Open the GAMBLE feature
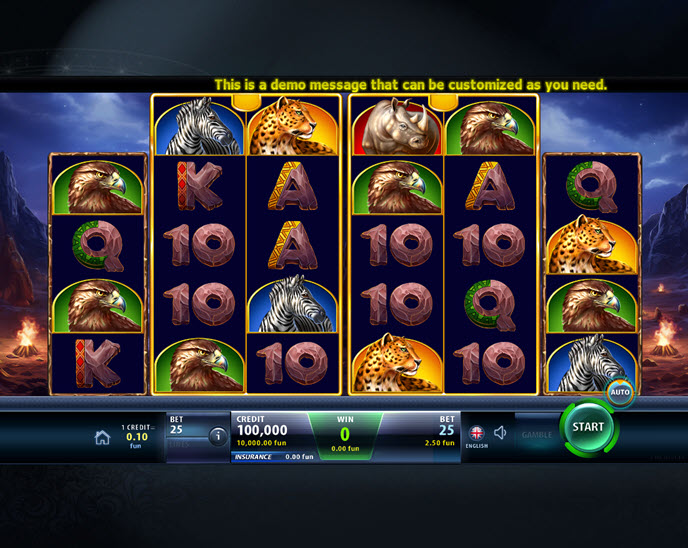This screenshot has width=688, height=548. [536, 436]
